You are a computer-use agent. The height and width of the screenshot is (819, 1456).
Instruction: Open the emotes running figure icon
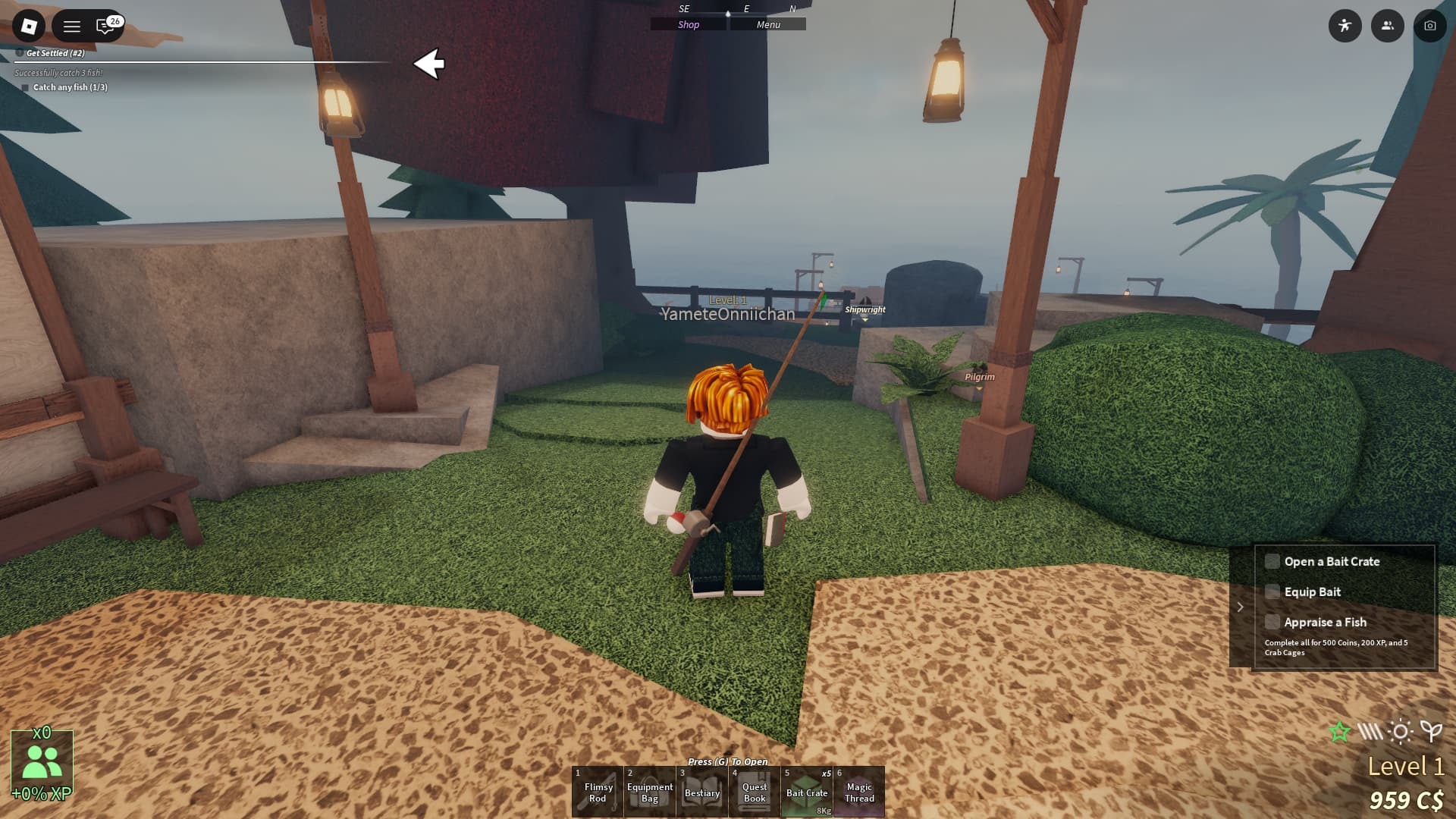tap(1345, 26)
